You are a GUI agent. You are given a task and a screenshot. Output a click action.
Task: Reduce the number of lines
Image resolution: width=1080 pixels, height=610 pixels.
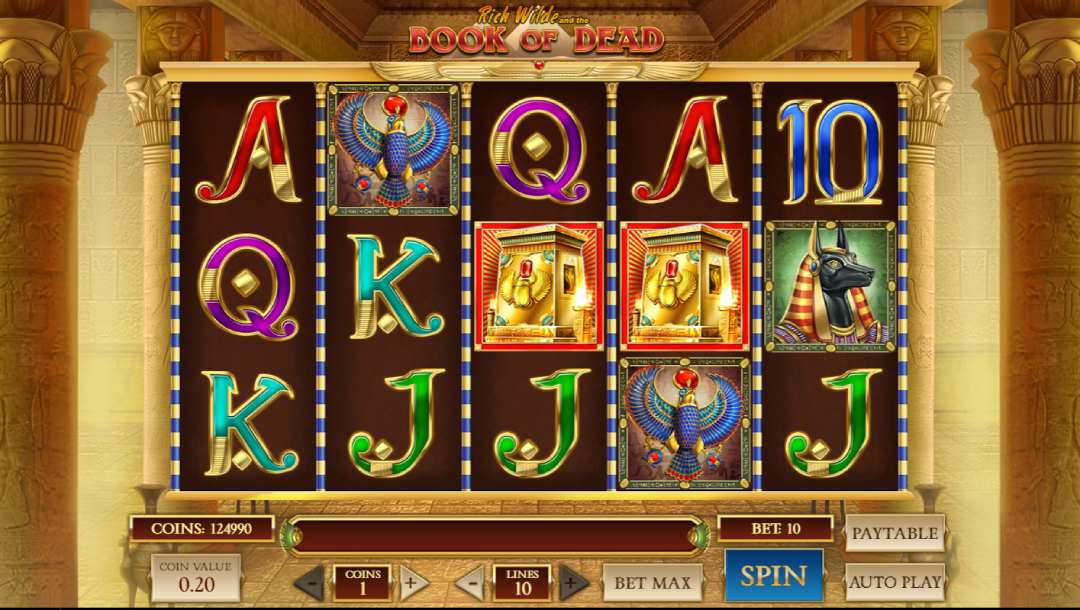(470, 581)
